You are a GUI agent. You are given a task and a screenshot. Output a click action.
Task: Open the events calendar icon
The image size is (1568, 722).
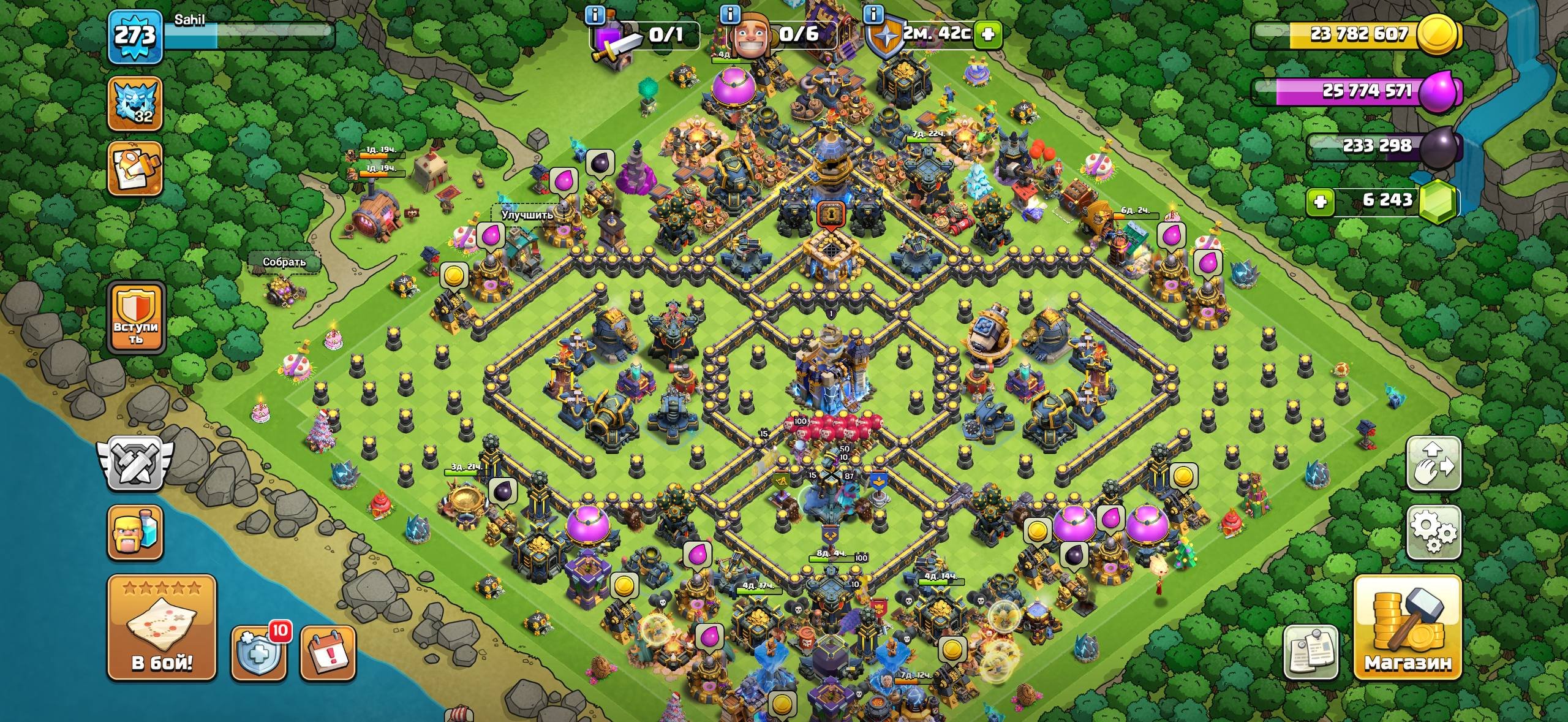[328, 653]
